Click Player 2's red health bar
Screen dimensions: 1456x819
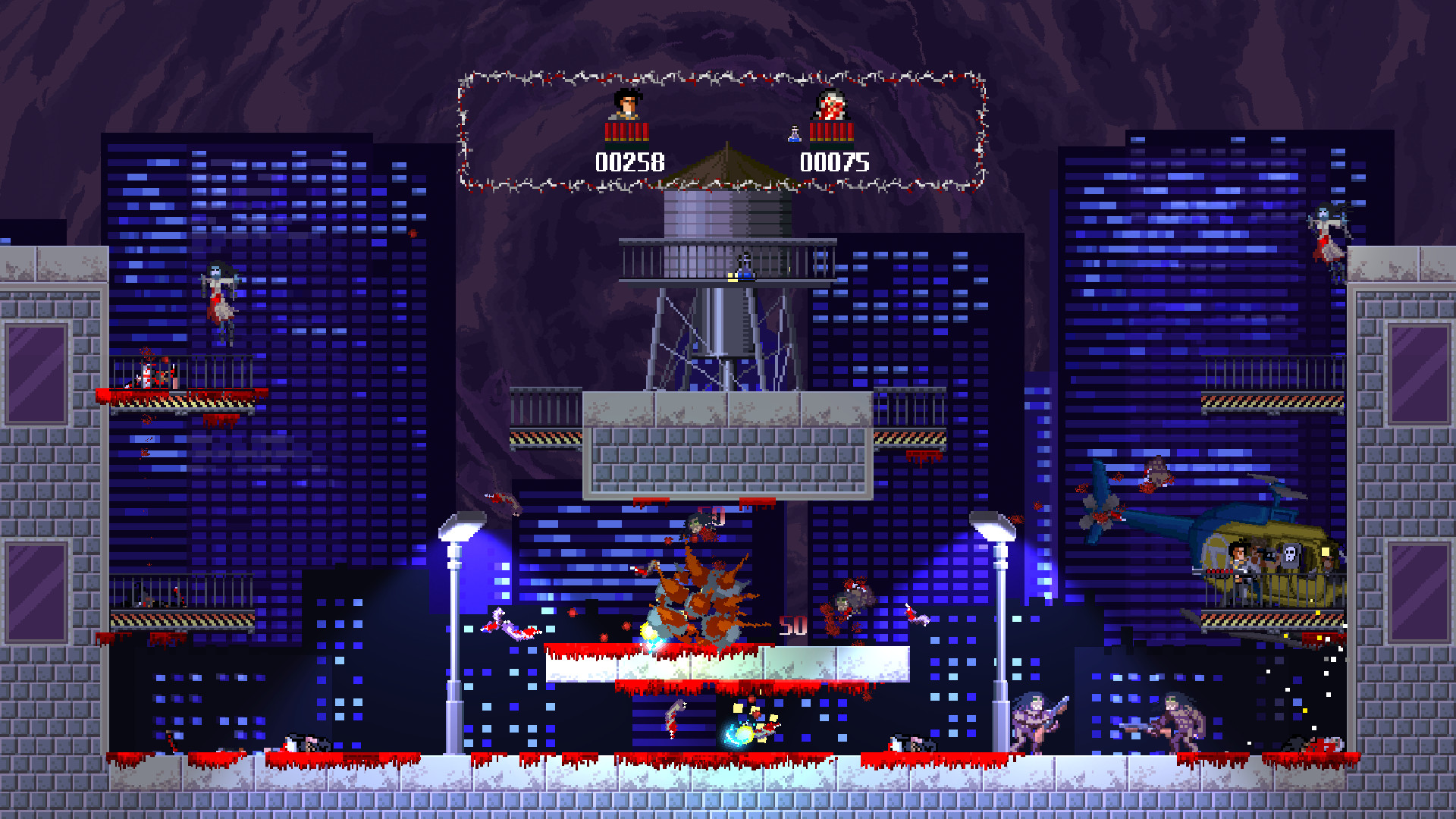point(832,130)
